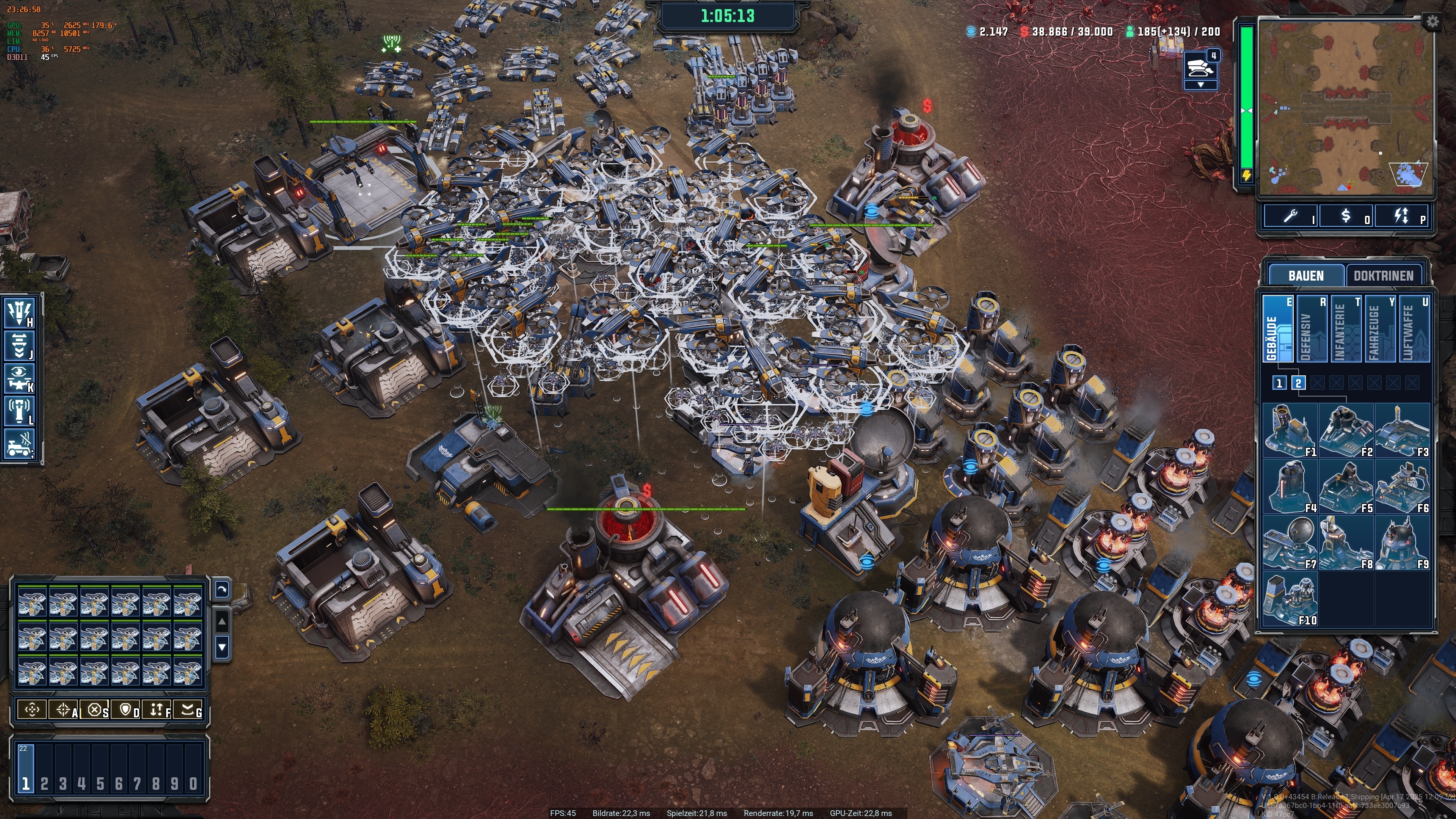
Task: Click on the minimap
Action: tap(1345, 107)
